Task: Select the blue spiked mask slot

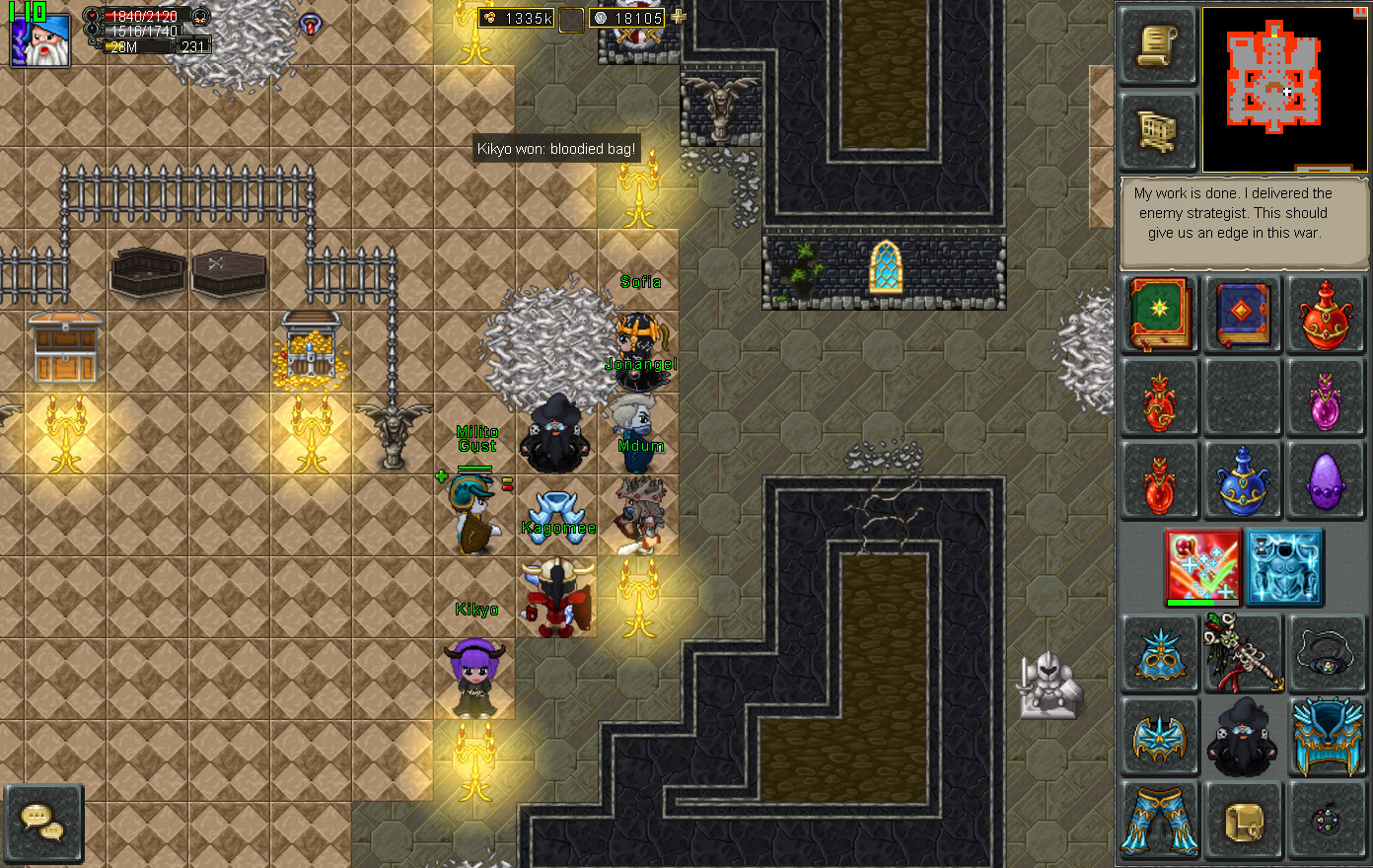Action: [x=1159, y=652]
